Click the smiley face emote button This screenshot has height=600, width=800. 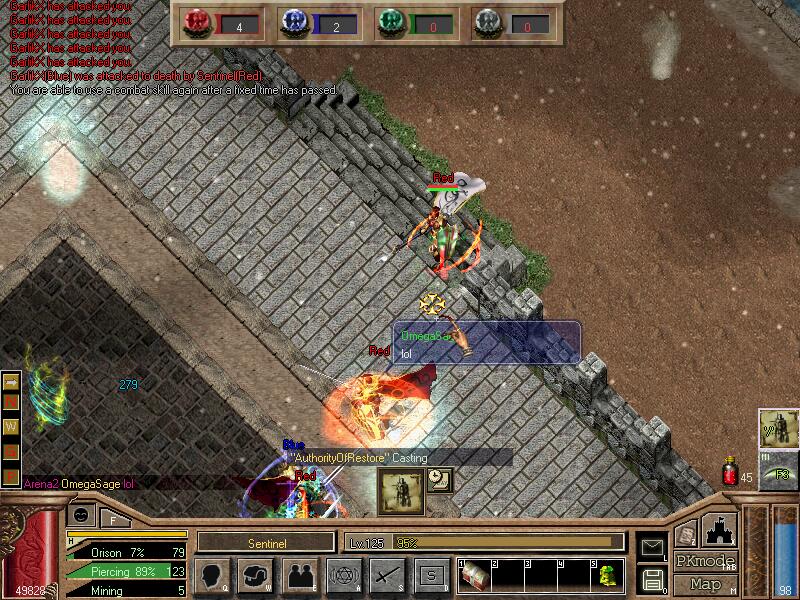pos(82,515)
